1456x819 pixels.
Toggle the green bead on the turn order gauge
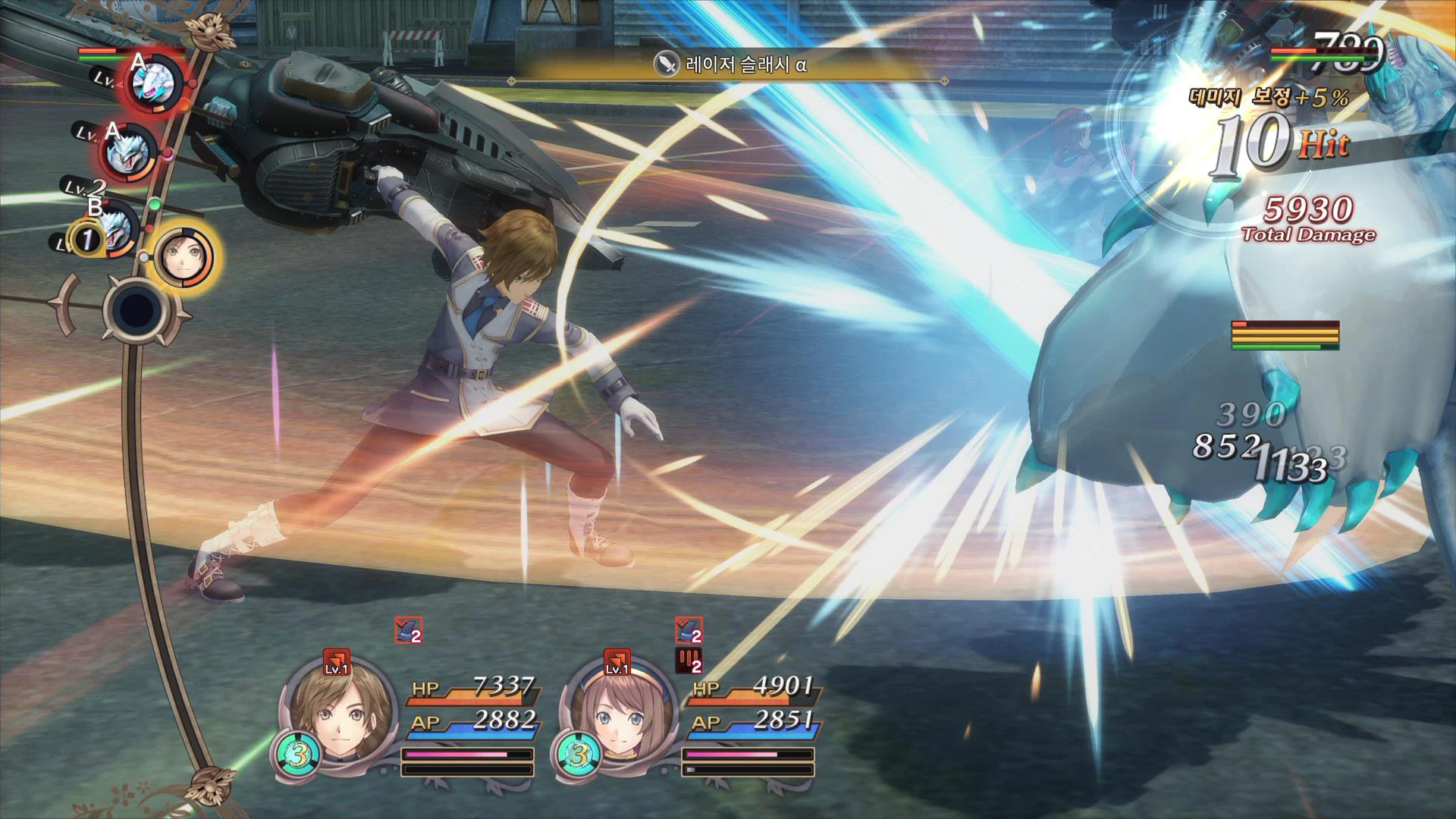[x=155, y=202]
